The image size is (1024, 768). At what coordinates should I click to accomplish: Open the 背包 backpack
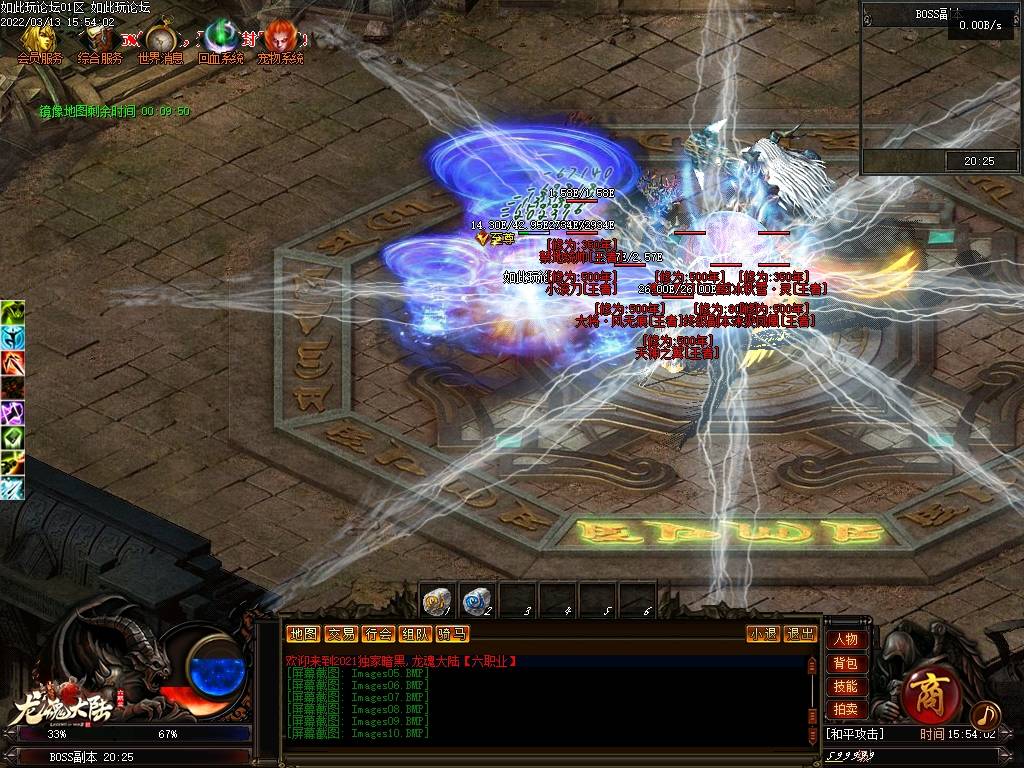(845, 663)
